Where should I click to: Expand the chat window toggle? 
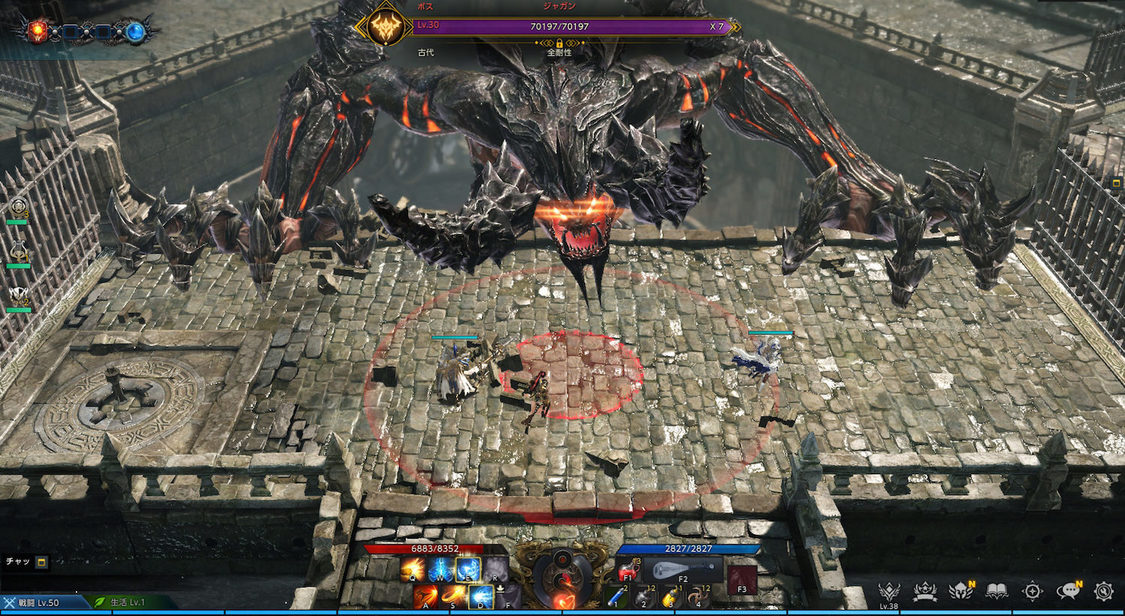coord(42,562)
